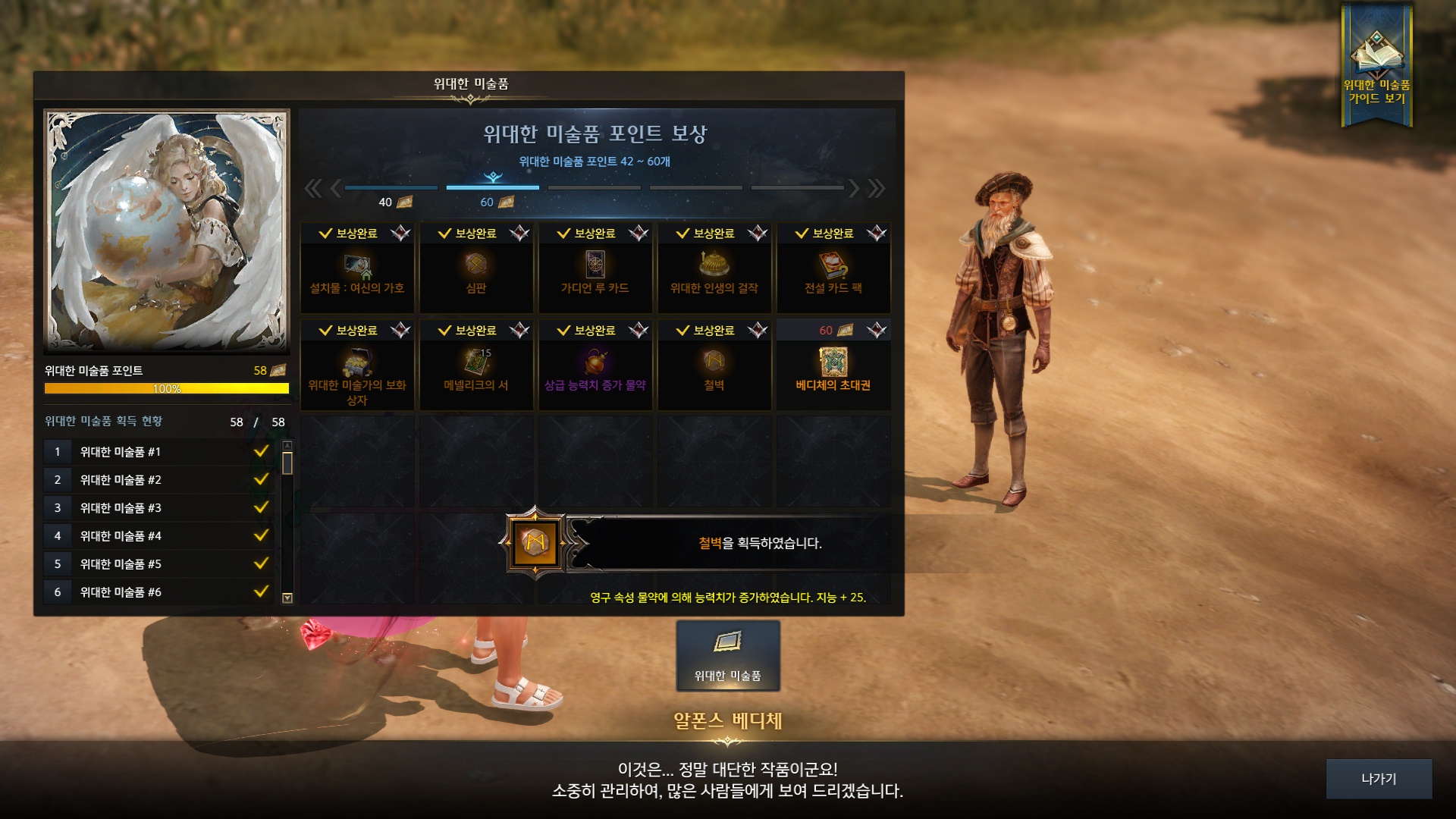This screenshot has width=1456, height=819.
Task: Select the 전설 카드 팩 reward
Action: pyautogui.click(x=833, y=268)
